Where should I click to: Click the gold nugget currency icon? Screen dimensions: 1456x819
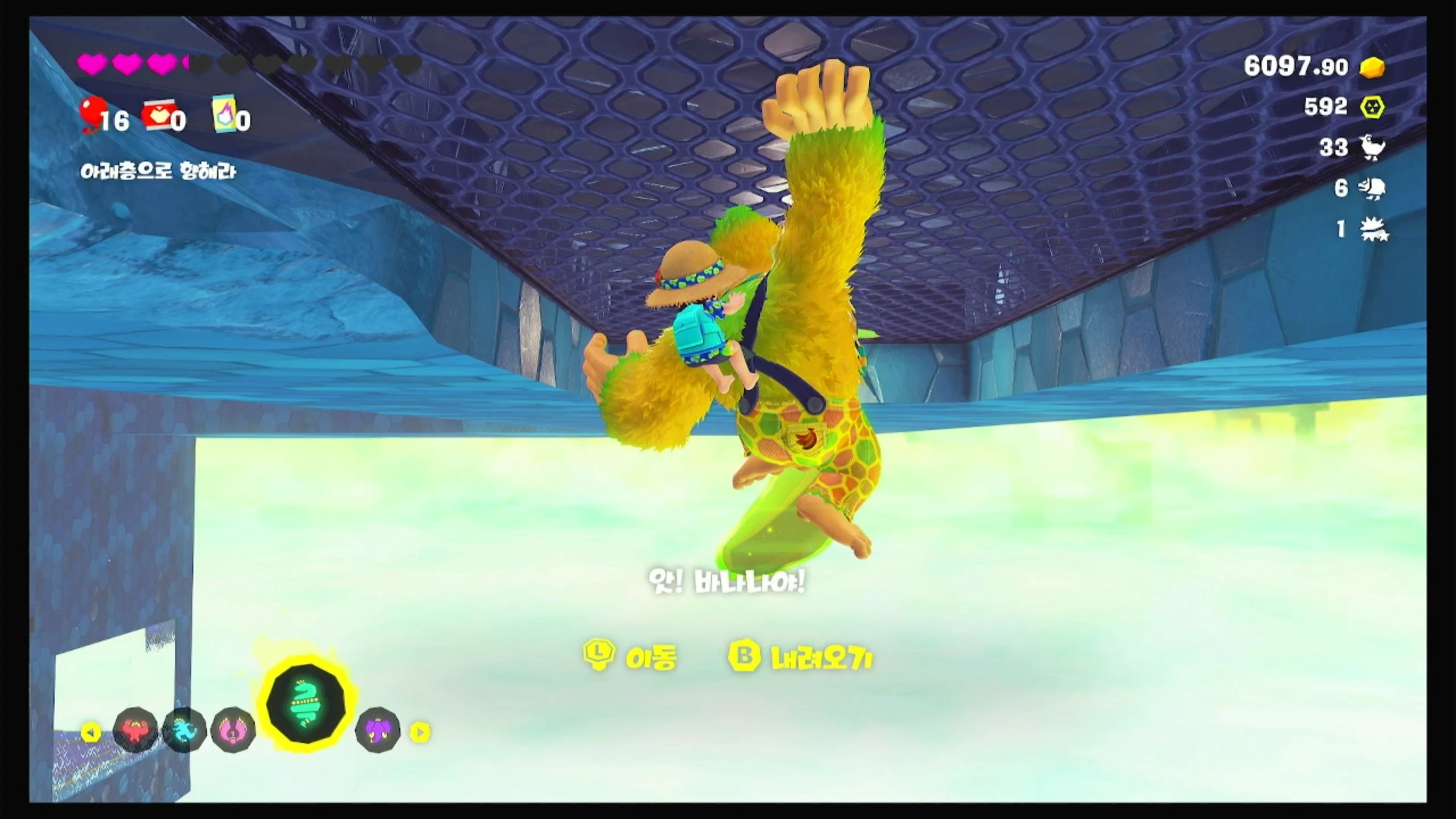[1372, 67]
